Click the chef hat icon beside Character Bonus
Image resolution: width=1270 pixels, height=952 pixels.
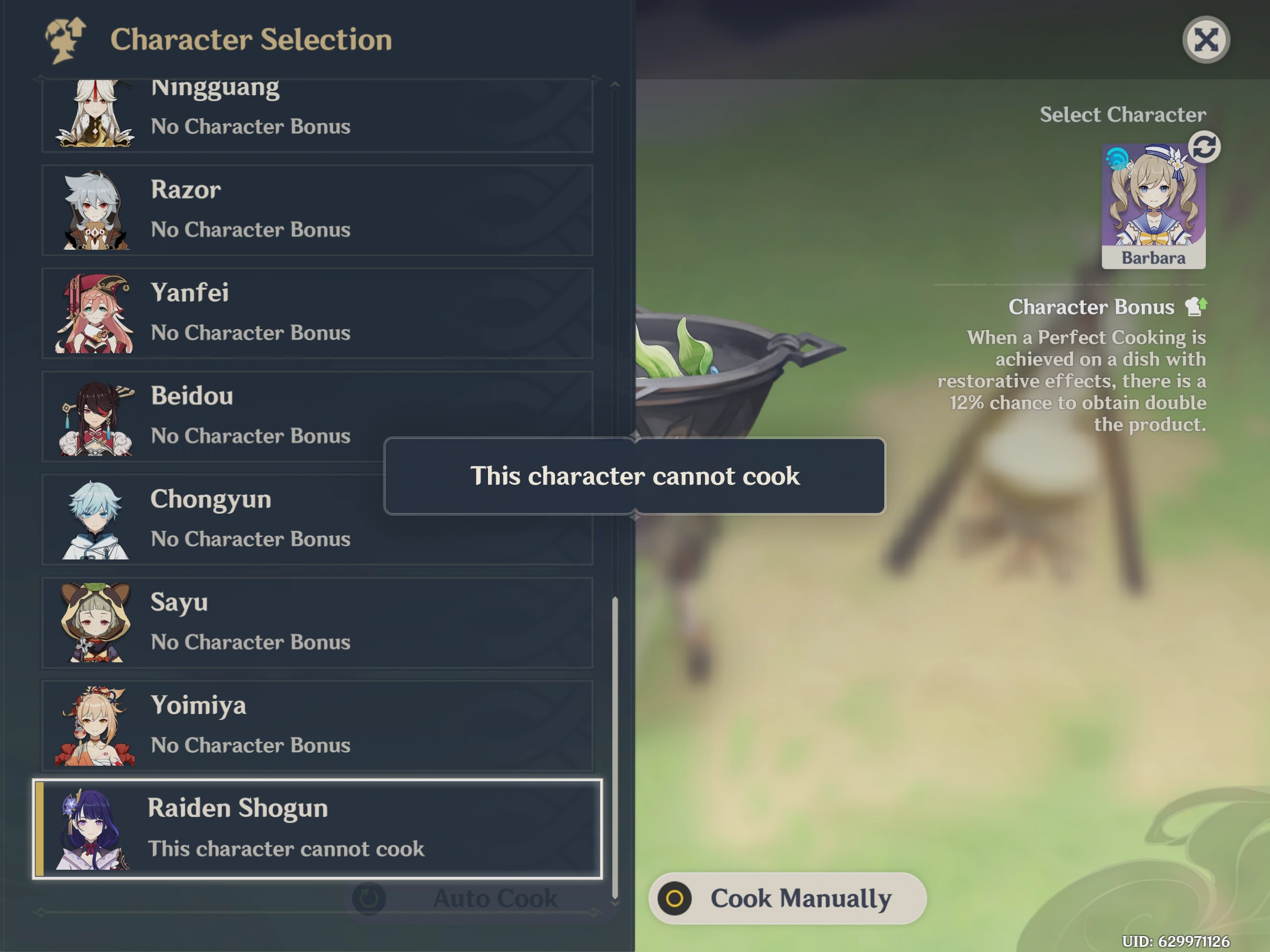tap(1198, 306)
